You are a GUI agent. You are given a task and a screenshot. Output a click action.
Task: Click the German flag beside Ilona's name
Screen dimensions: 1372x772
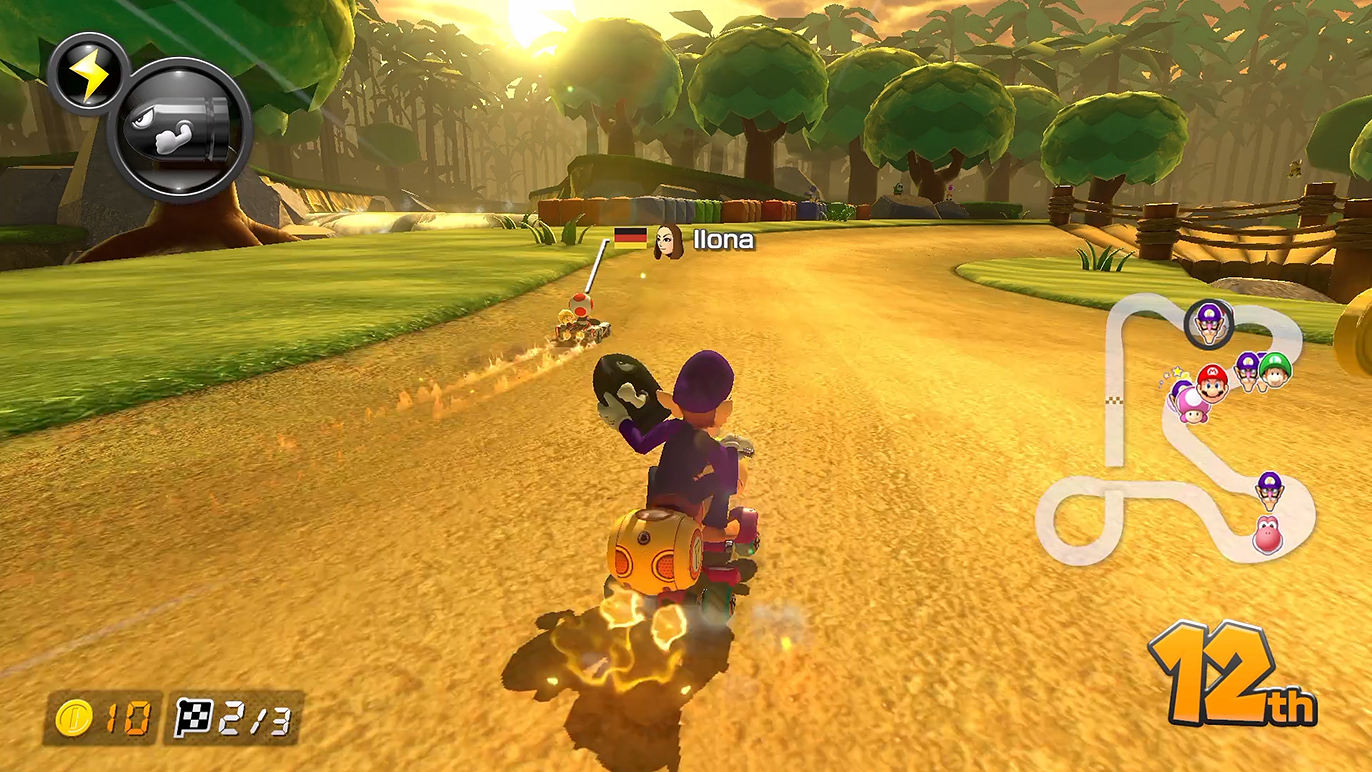[629, 238]
